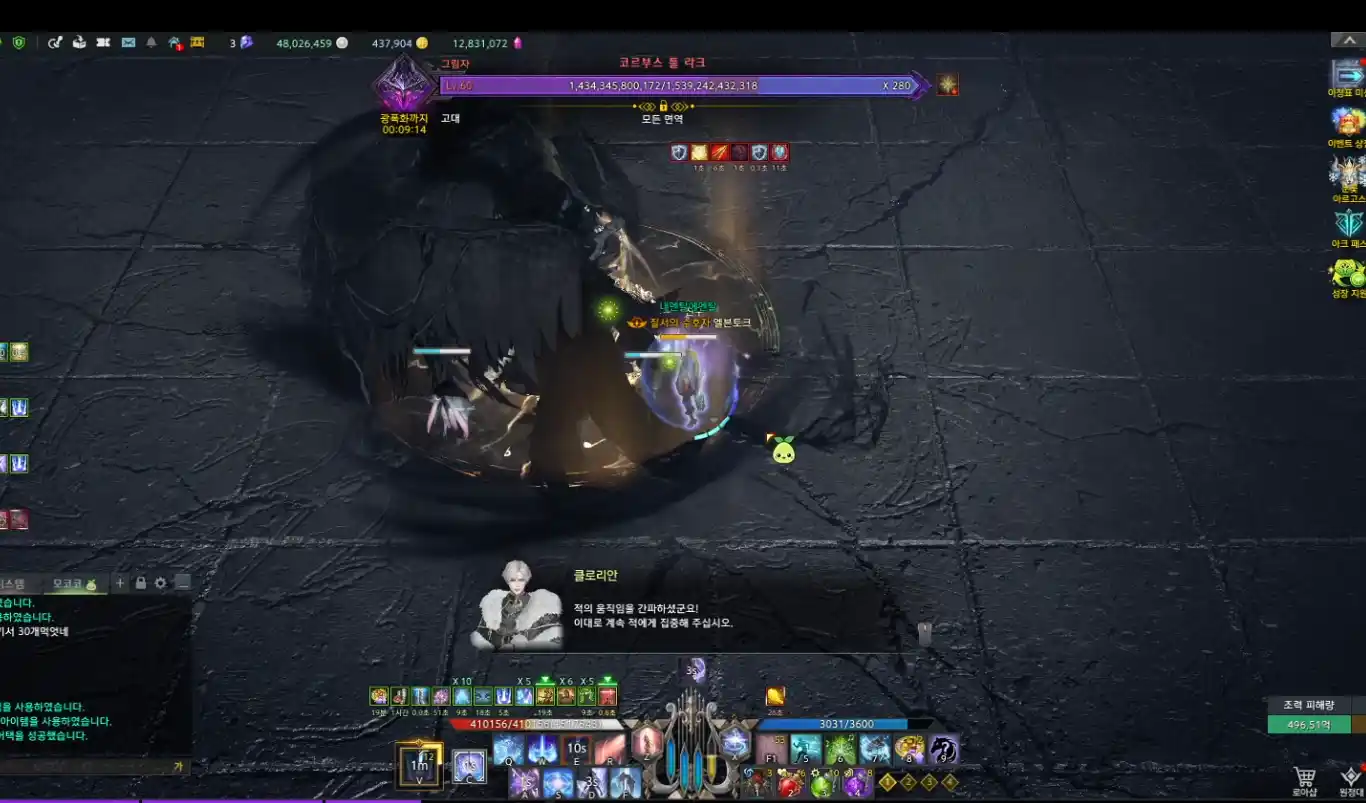
Task: Click the chat text input field
Action: (x=90, y=767)
